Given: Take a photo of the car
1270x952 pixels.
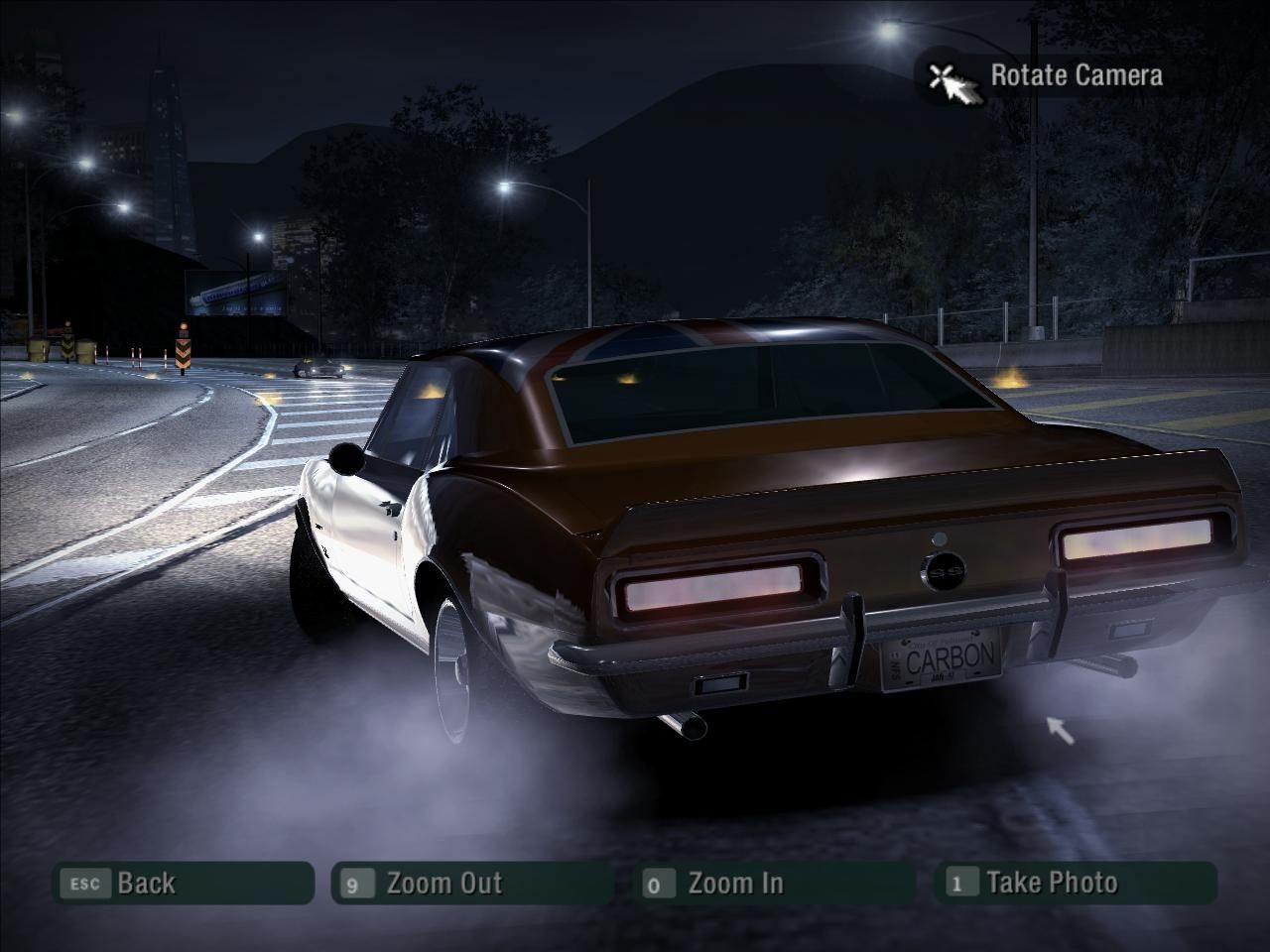Looking at the screenshot, I should tap(1076, 883).
